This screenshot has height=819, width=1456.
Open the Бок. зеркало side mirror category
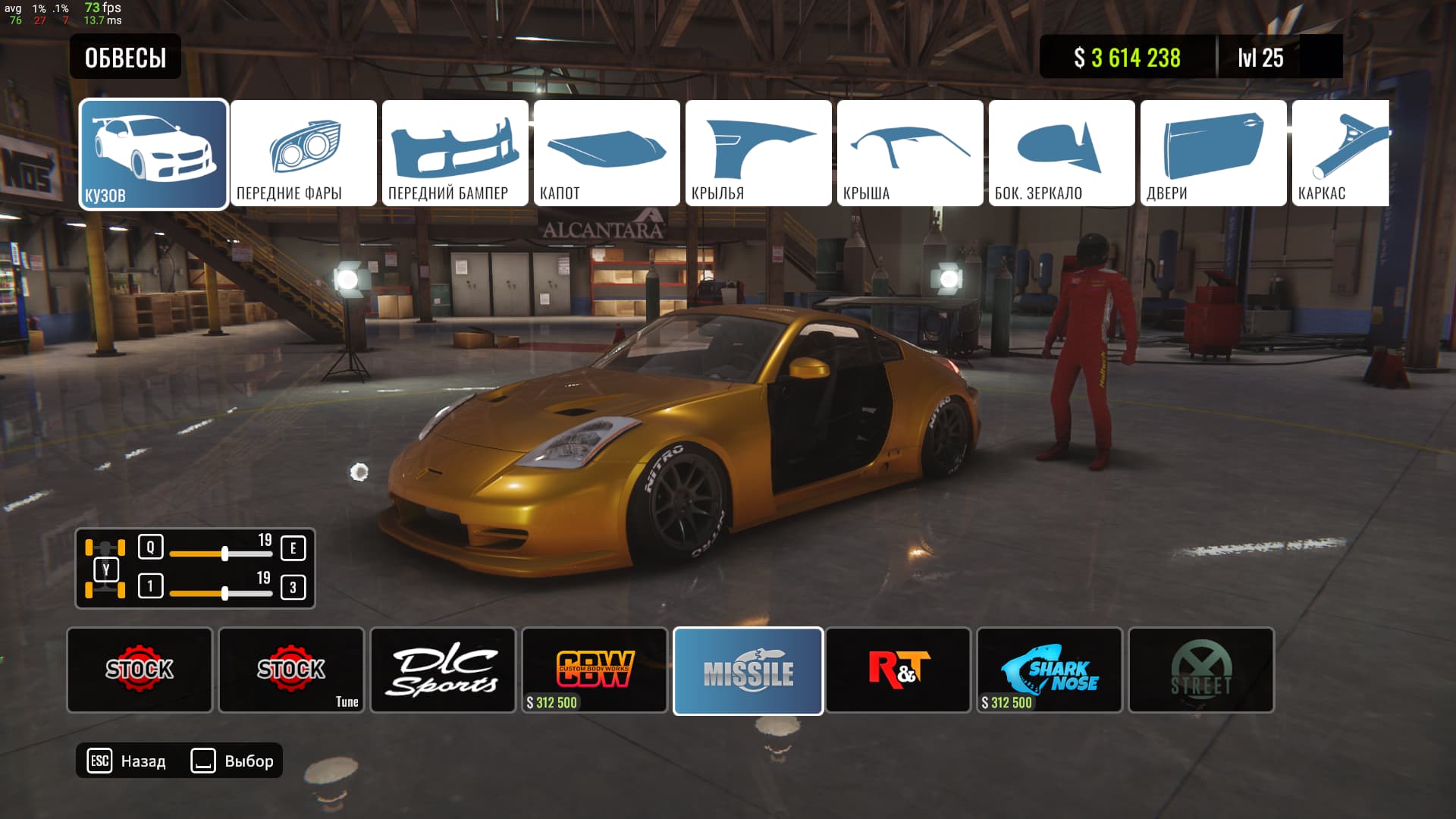click(x=1062, y=153)
